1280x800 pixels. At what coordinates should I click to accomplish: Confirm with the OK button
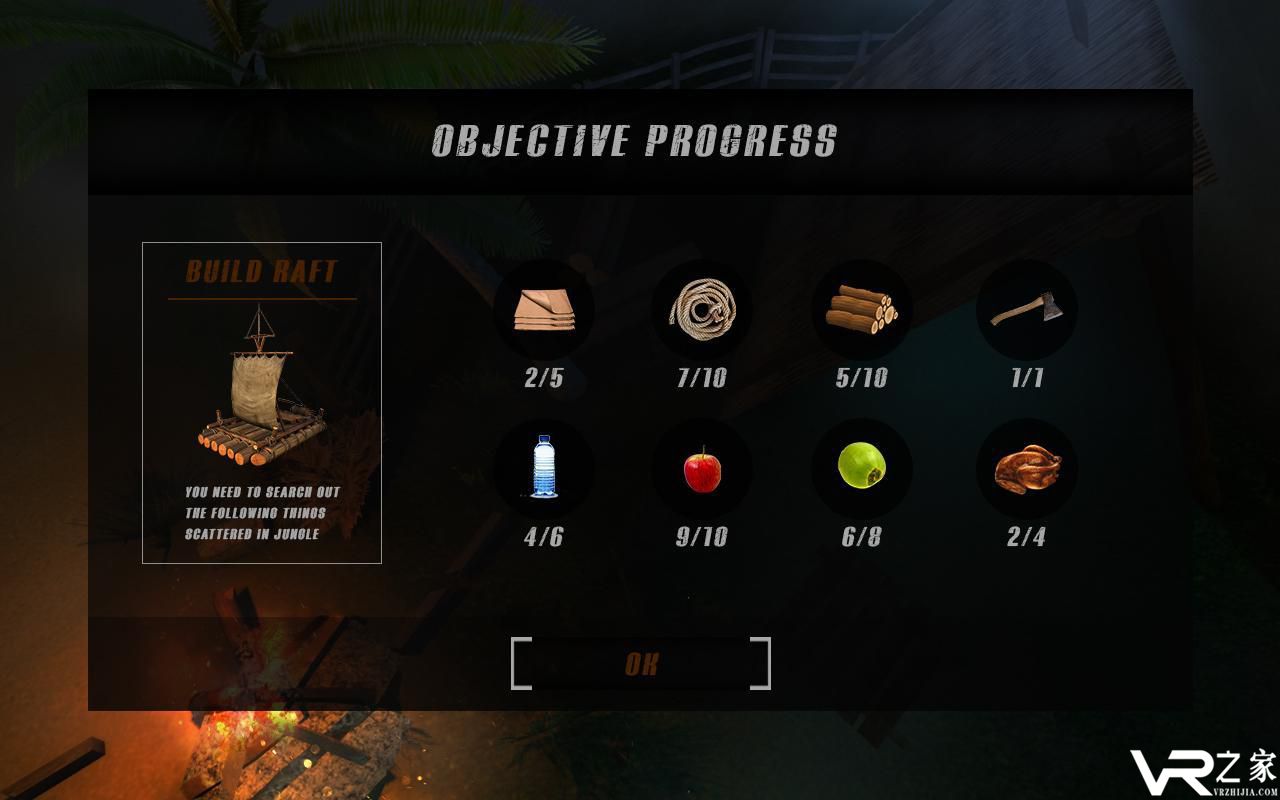pyautogui.click(x=641, y=664)
